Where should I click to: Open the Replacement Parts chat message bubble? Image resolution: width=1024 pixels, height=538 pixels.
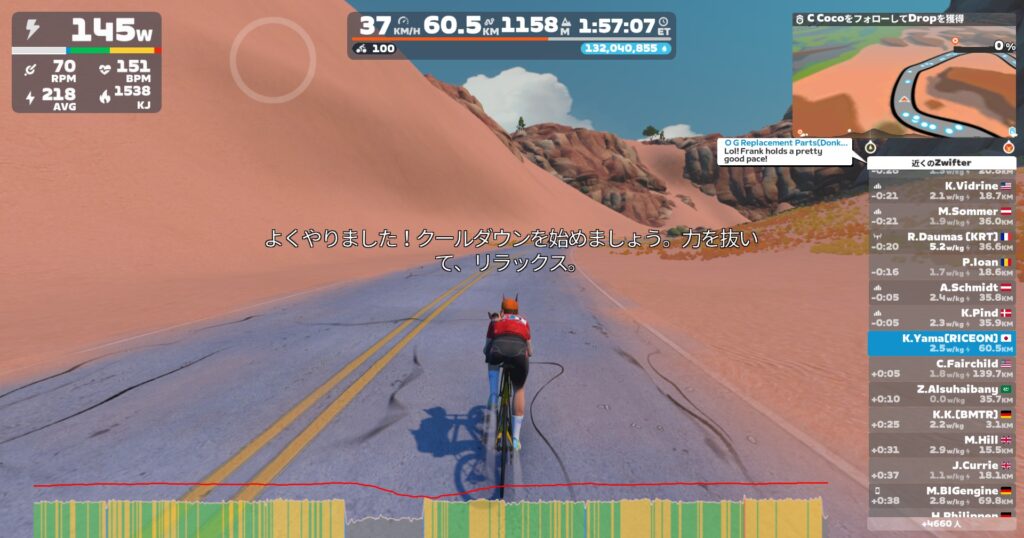(786, 148)
